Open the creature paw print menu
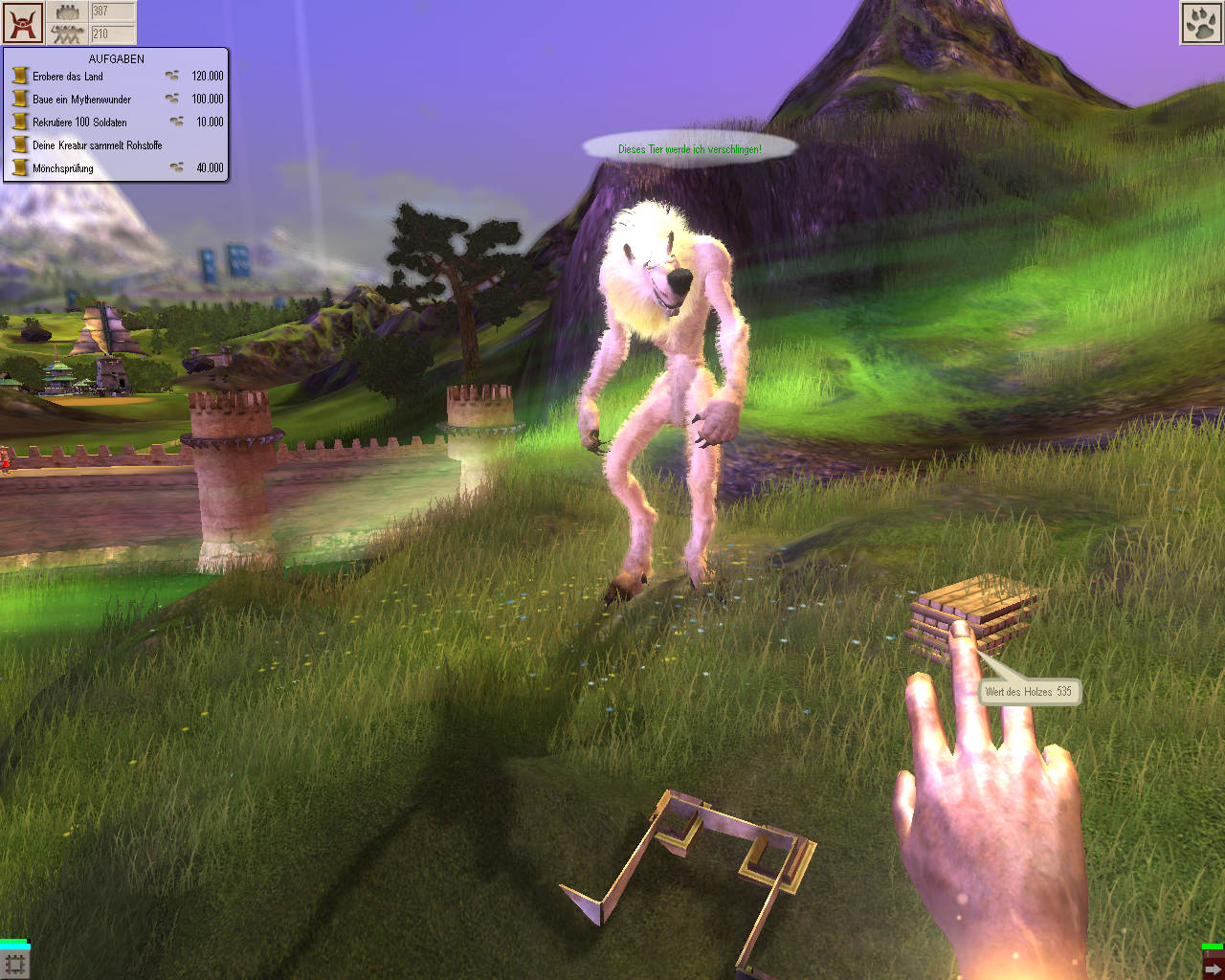Image resolution: width=1225 pixels, height=980 pixels. coord(1200,23)
